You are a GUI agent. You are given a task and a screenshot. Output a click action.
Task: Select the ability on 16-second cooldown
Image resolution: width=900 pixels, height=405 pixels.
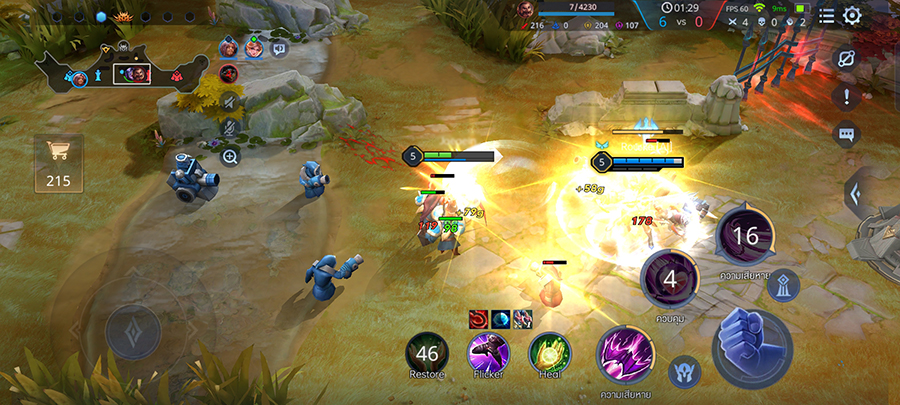click(746, 235)
